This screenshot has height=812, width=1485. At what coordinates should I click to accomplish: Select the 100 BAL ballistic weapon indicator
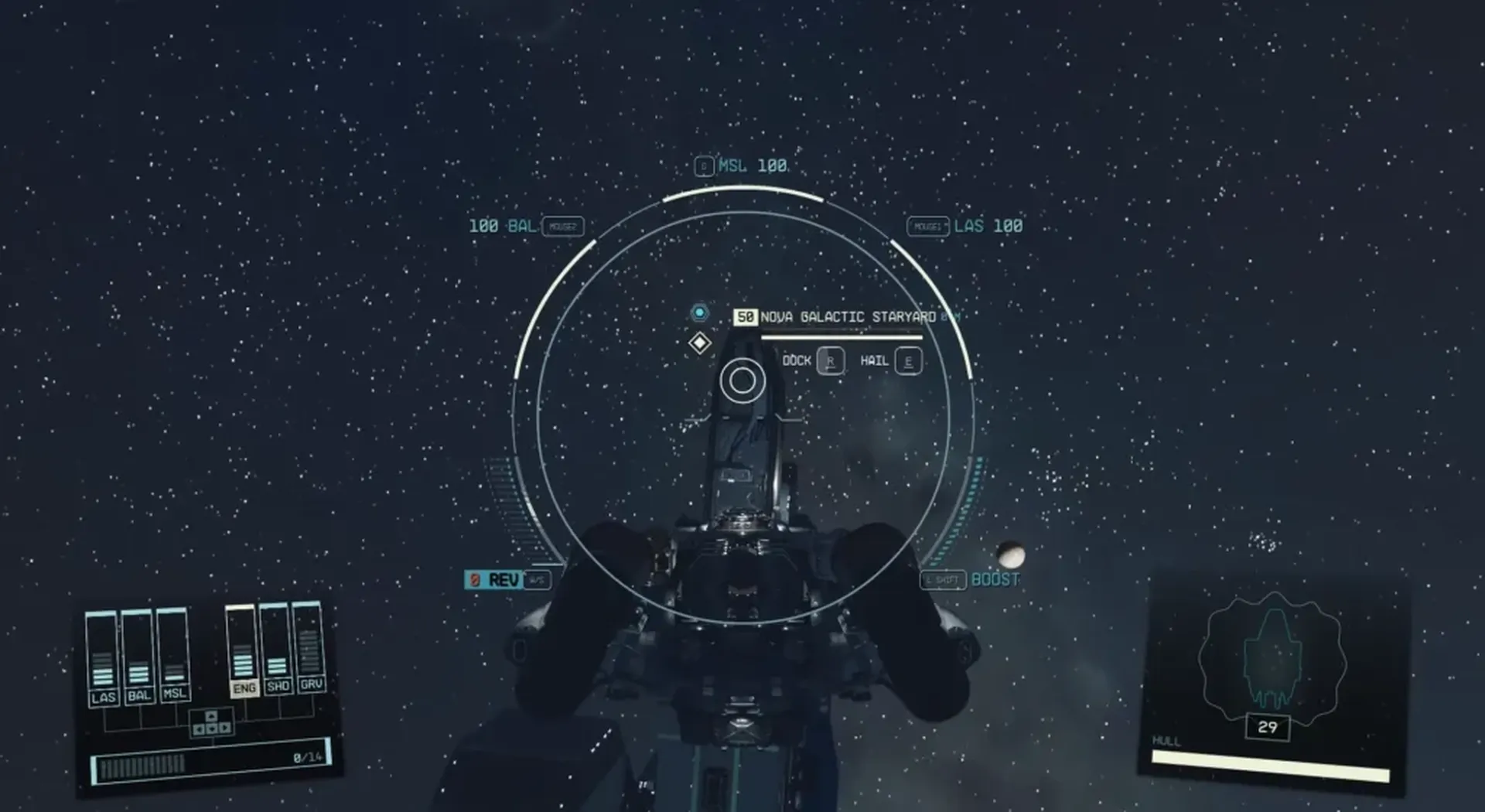coord(500,227)
